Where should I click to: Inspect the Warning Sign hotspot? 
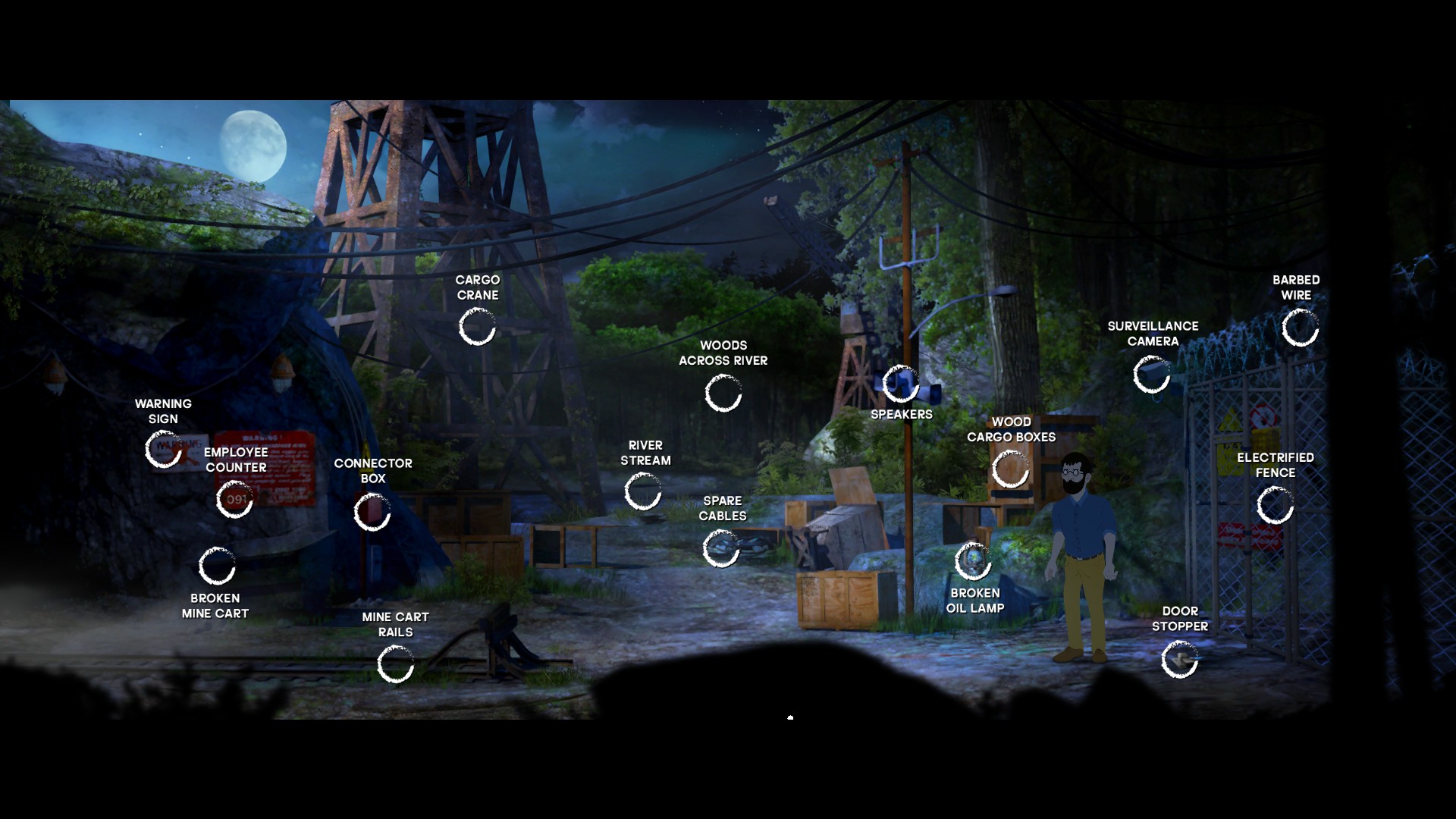pyautogui.click(x=163, y=450)
